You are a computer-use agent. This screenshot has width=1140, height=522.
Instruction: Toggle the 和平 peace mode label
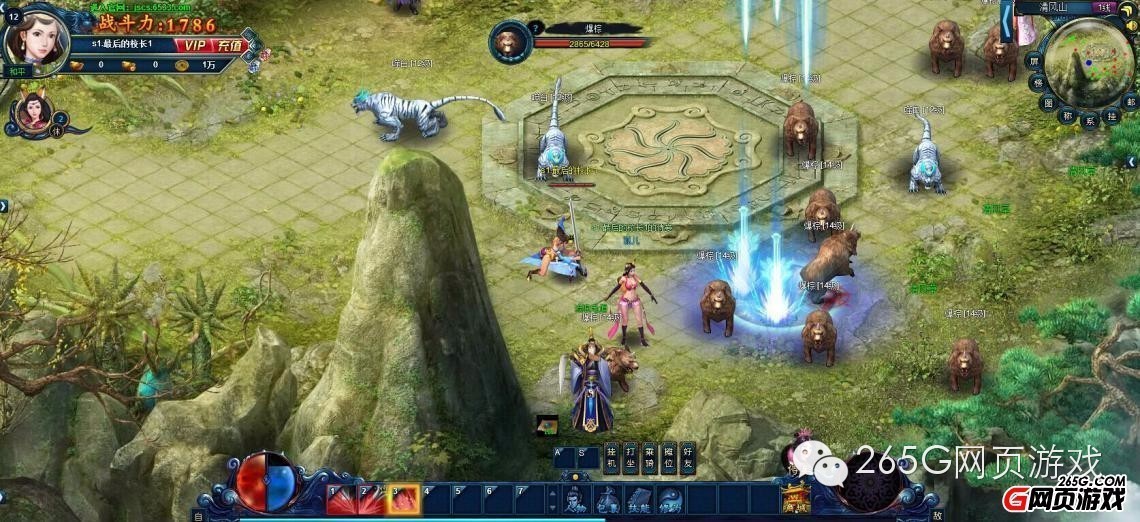(x=16, y=72)
